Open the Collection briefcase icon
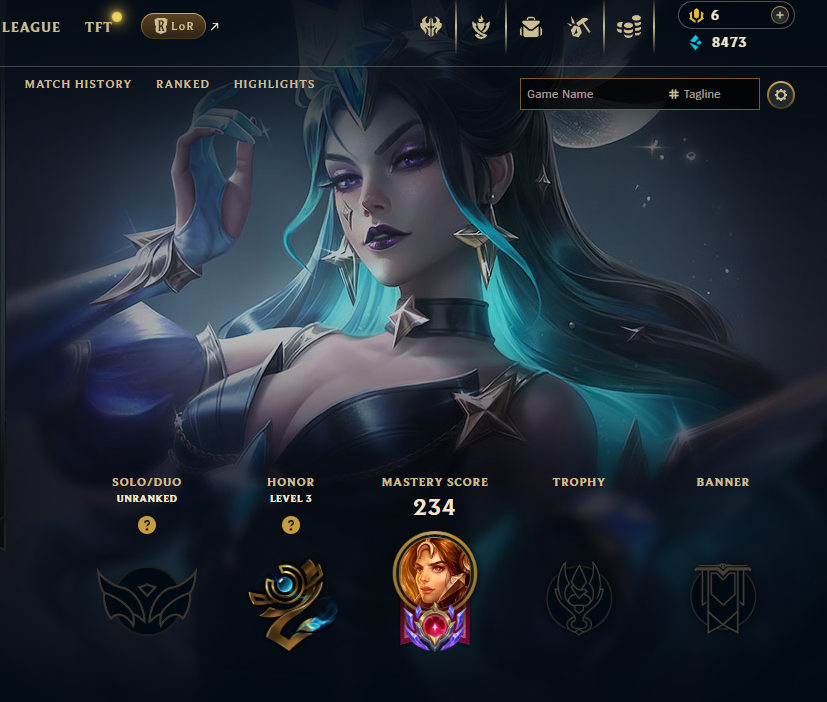827x702 pixels. [x=531, y=27]
